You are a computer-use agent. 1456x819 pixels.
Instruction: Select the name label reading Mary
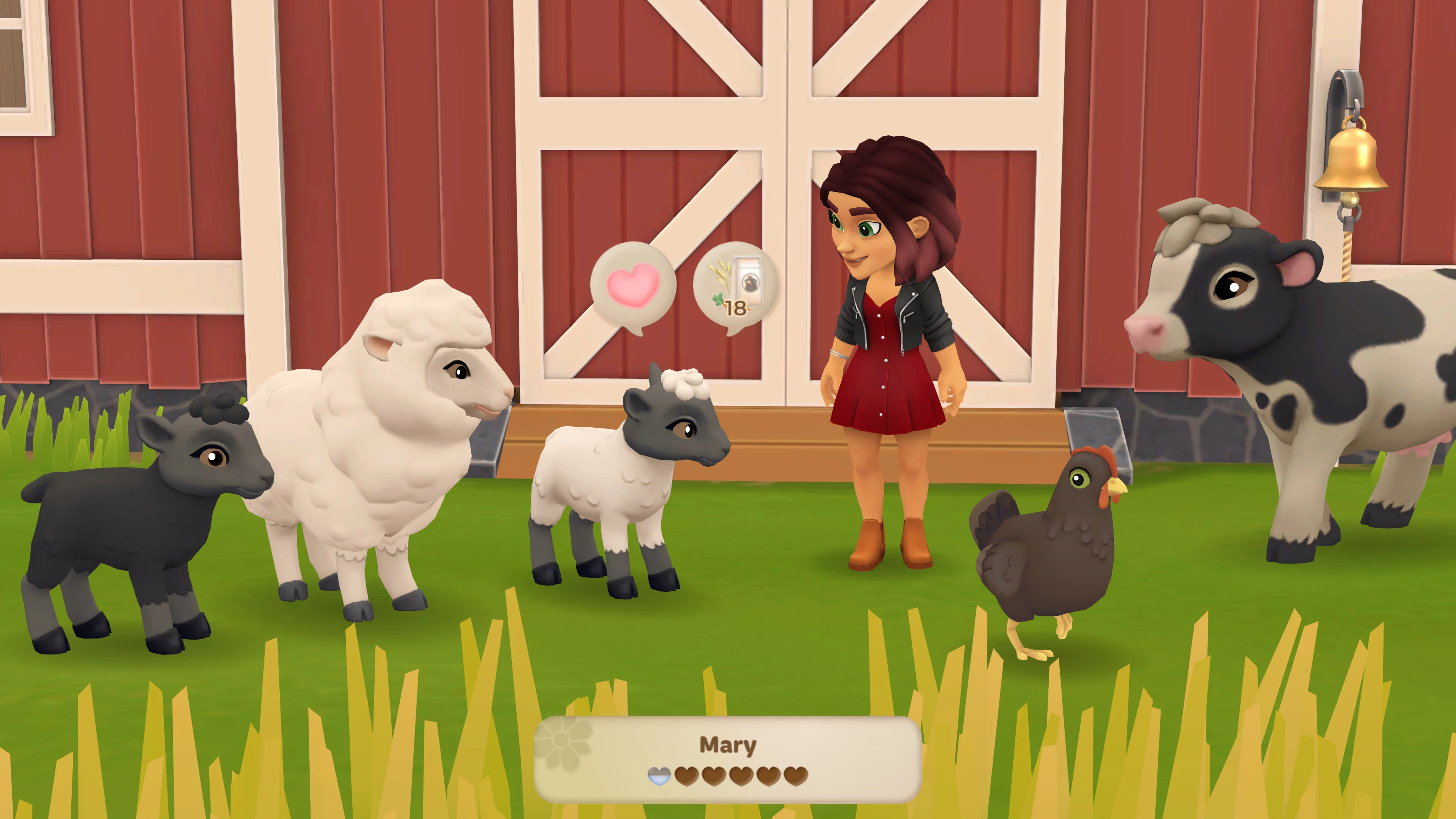(728, 745)
